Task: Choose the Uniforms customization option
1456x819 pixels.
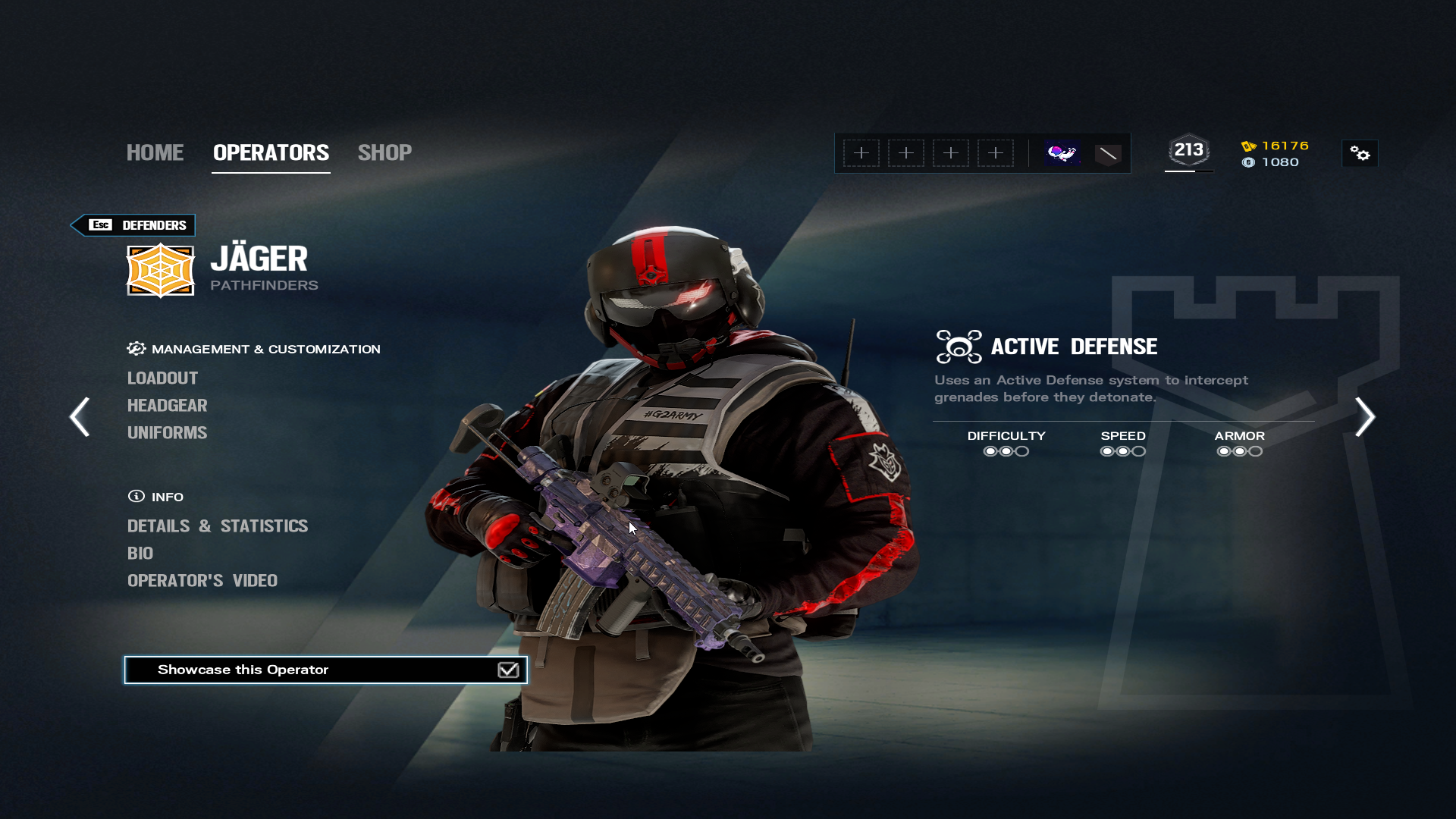Action: click(x=167, y=432)
